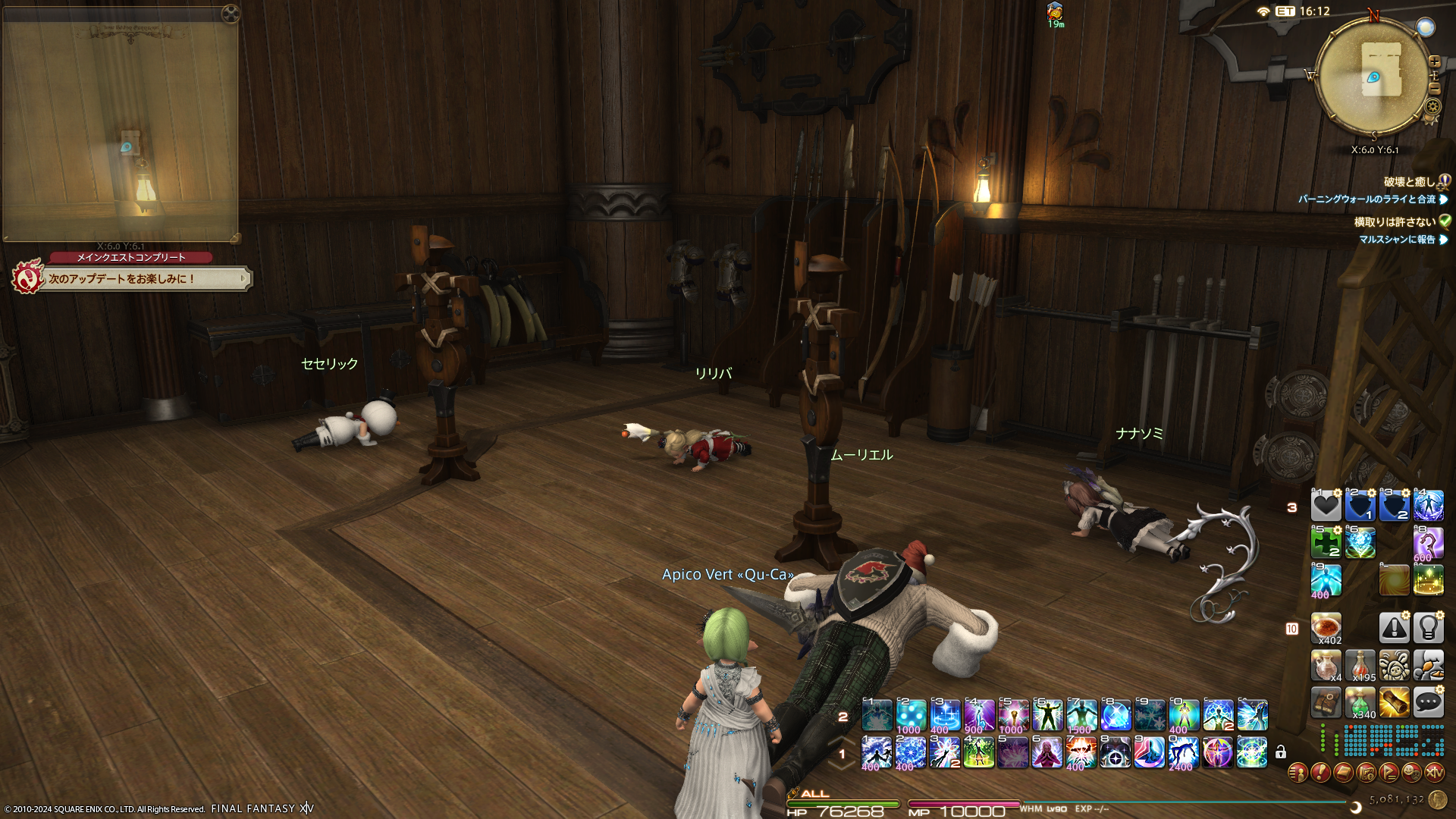
Task: Use the green potion with 340 count
Action: [x=1360, y=703]
